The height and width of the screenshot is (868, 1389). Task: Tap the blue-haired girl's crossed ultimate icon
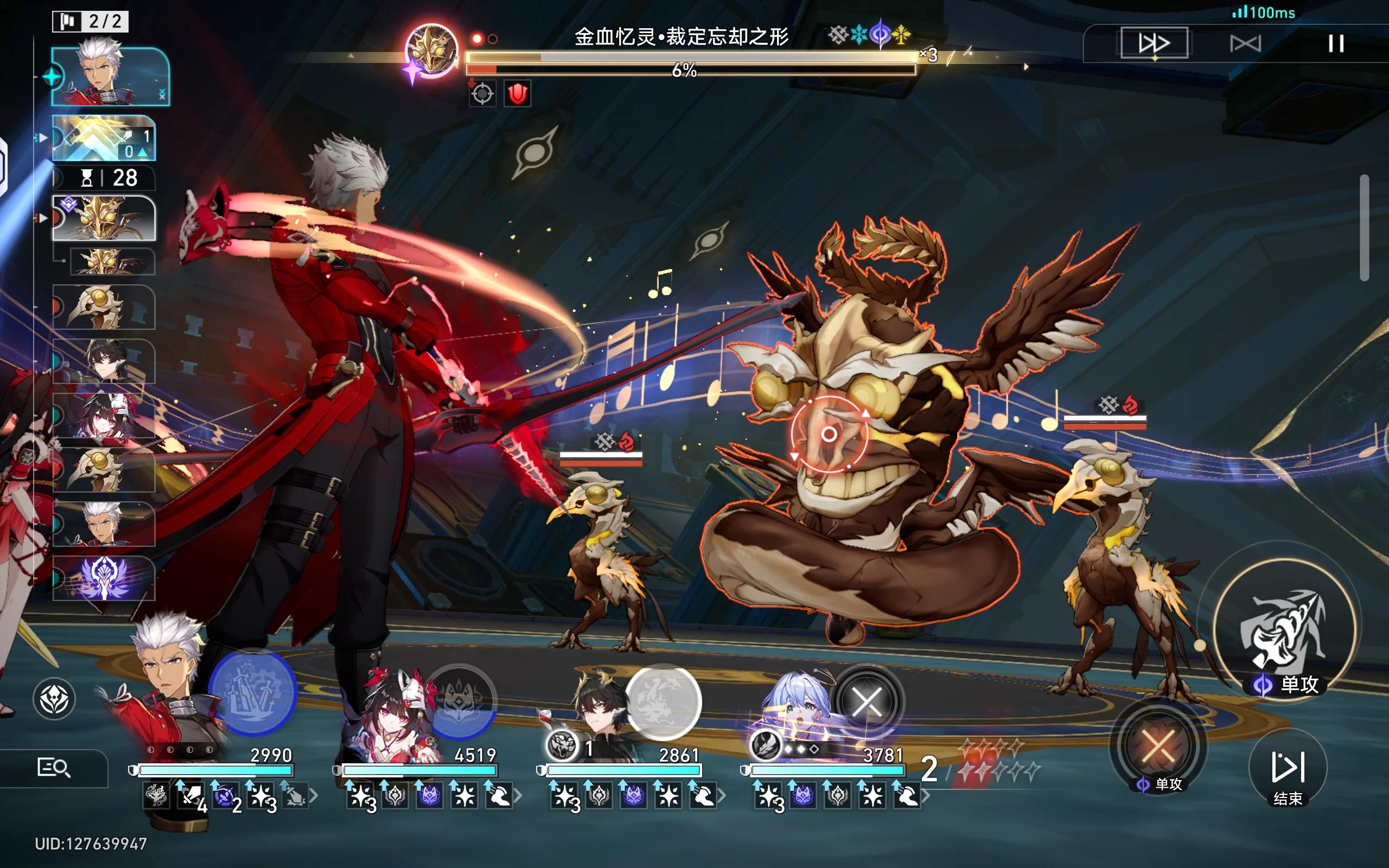[x=866, y=702]
